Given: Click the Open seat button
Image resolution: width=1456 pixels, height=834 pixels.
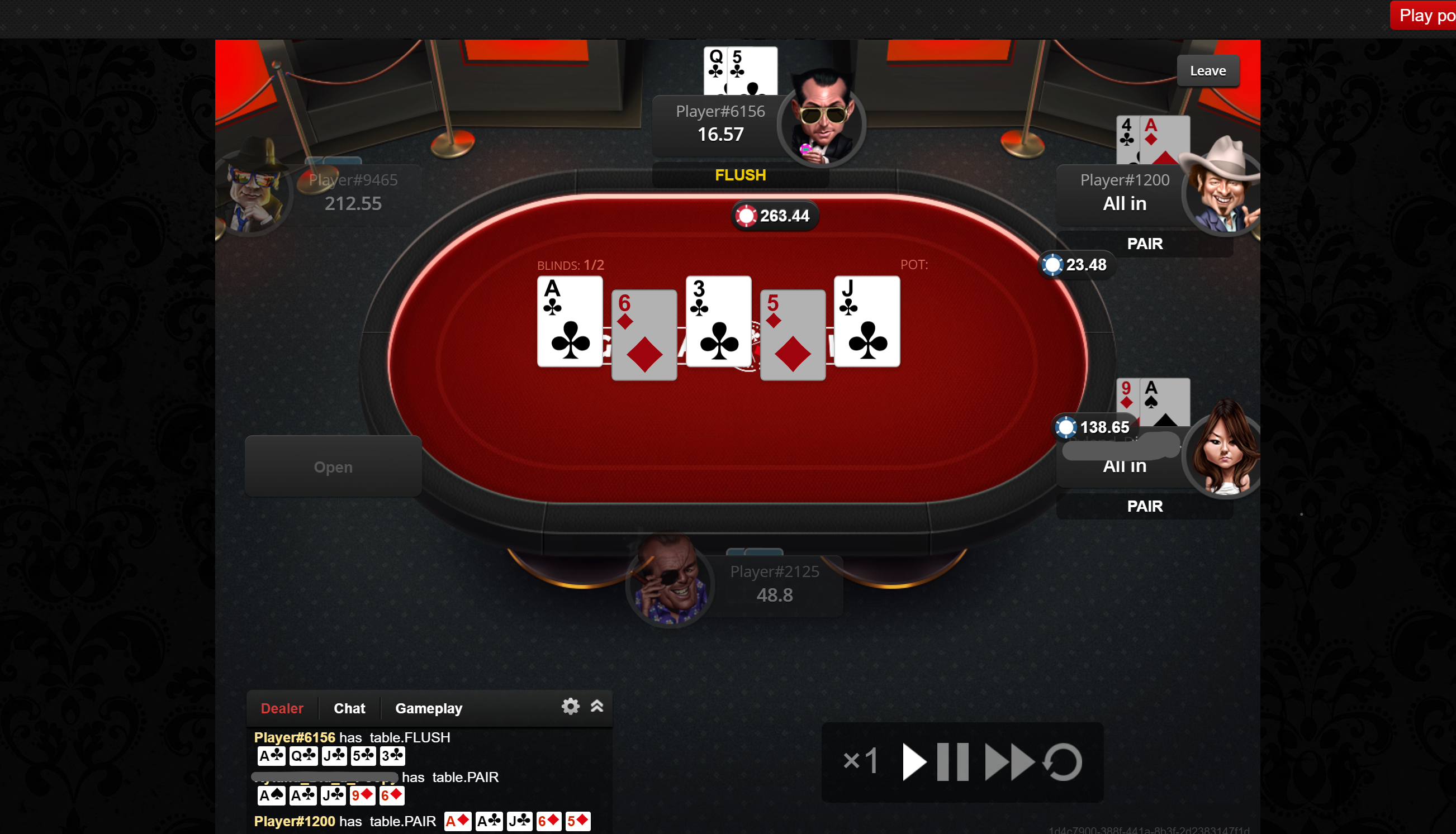Looking at the screenshot, I should [x=333, y=467].
